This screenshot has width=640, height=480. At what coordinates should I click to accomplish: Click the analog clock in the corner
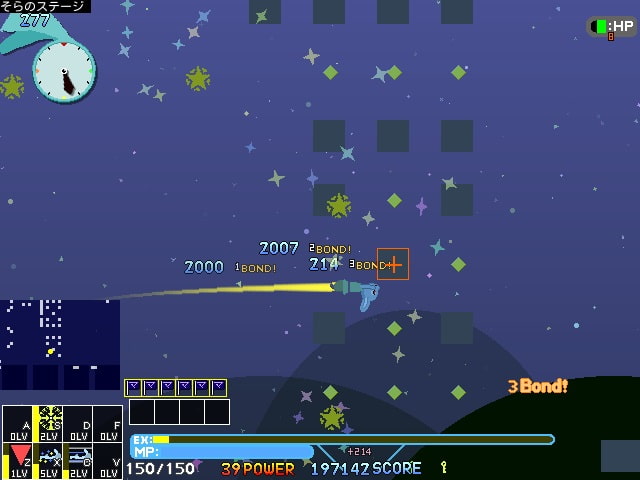[64, 71]
